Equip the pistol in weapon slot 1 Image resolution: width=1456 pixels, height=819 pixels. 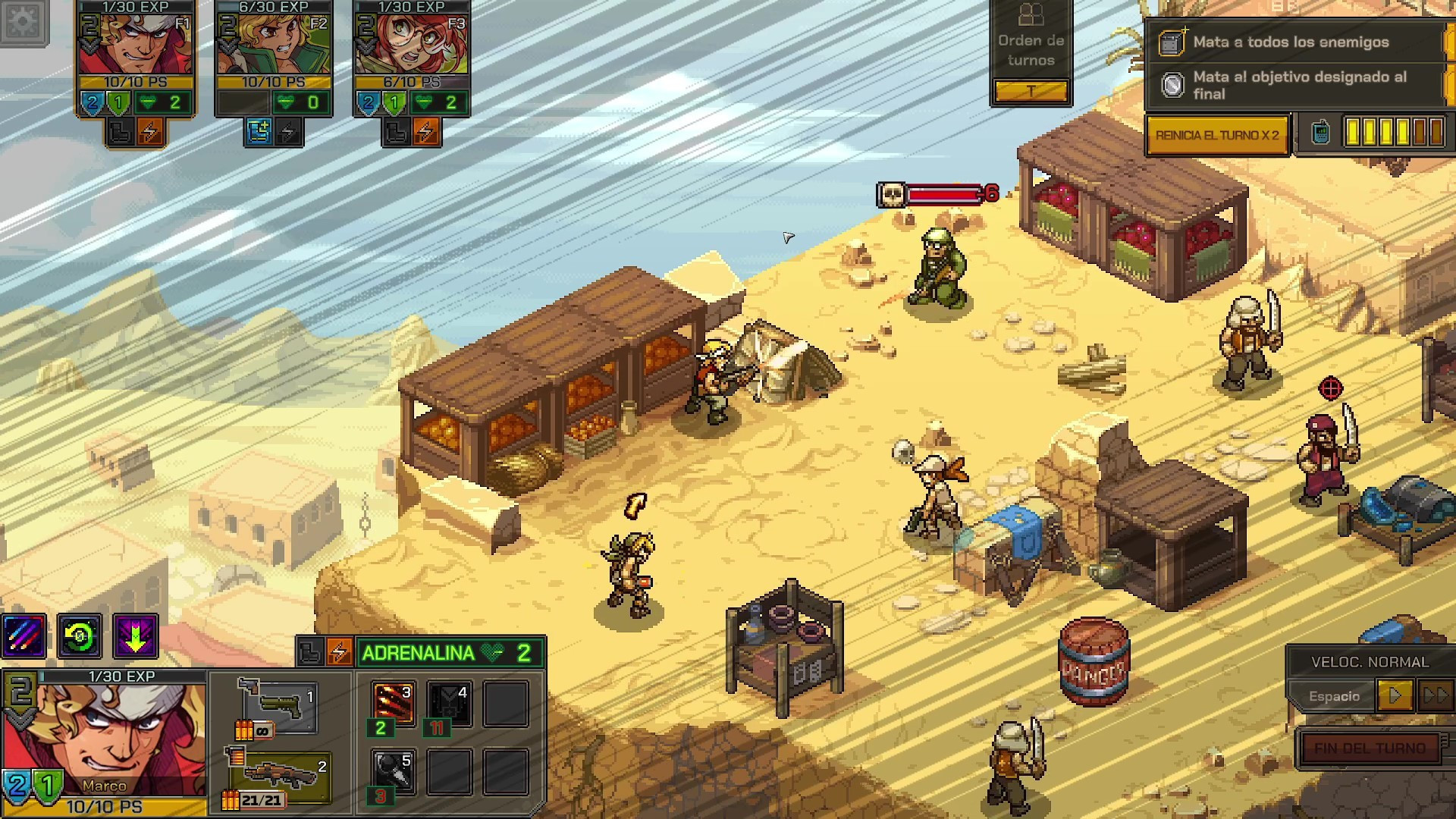pos(278,705)
